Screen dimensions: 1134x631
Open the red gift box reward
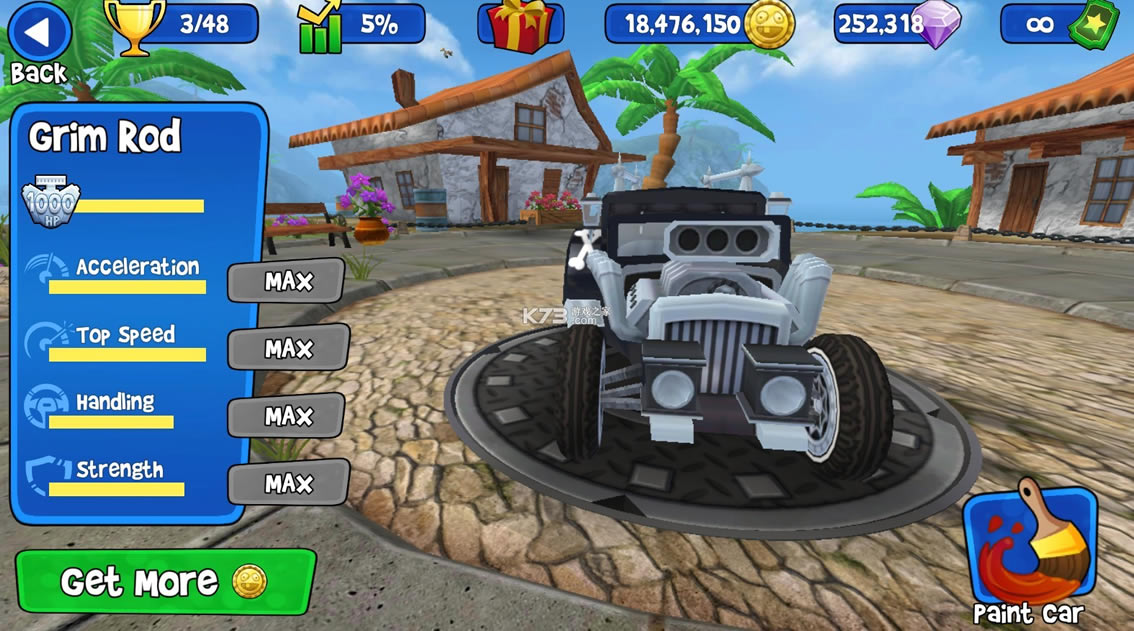(520, 25)
